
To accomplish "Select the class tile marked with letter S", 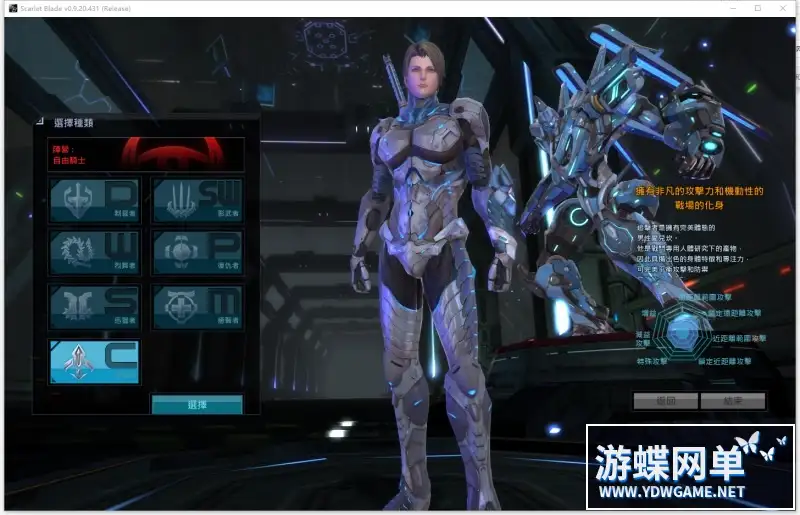I will tap(95, 307).
